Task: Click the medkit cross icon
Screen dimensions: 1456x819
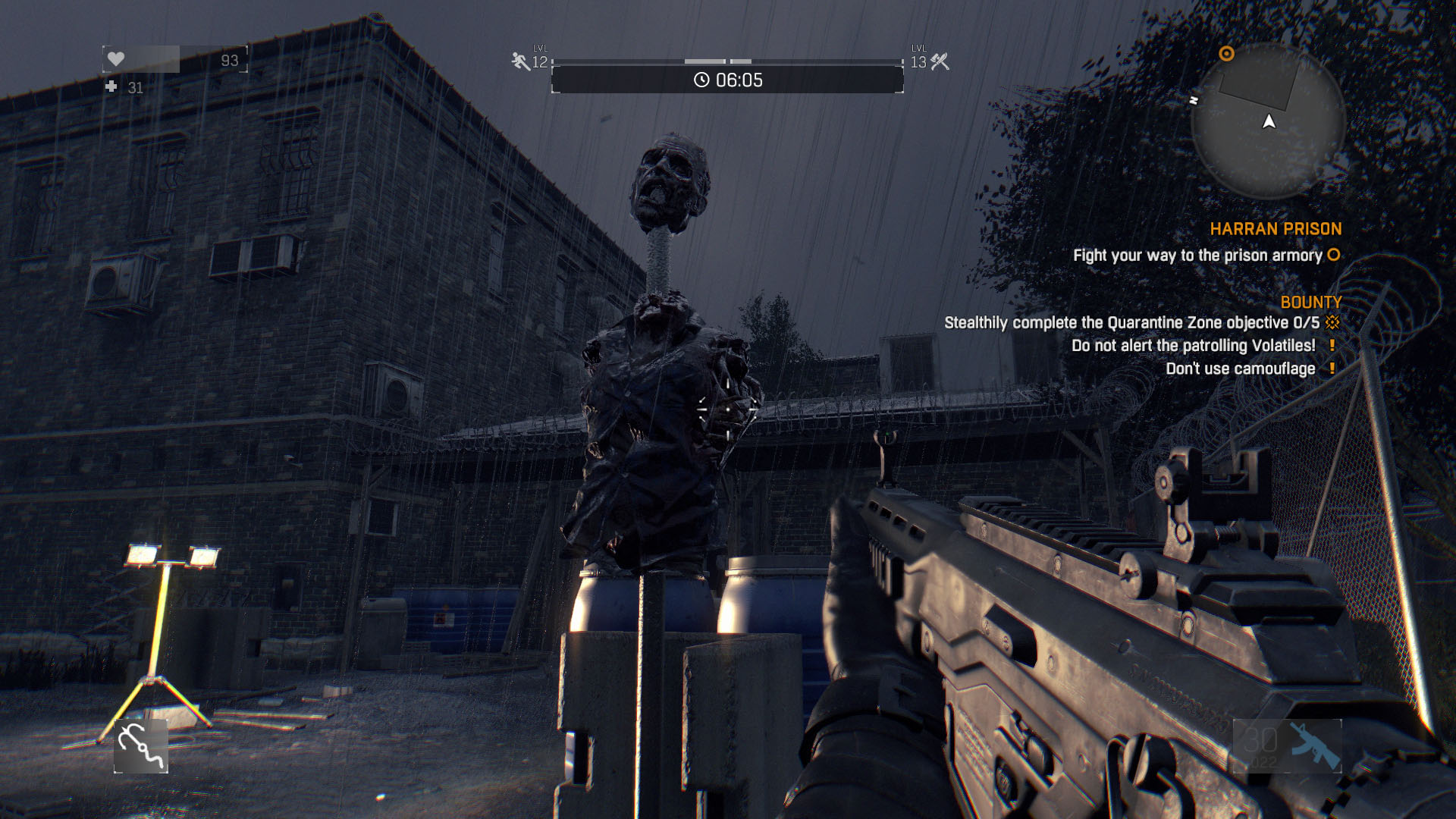Action: pos(111,87)
